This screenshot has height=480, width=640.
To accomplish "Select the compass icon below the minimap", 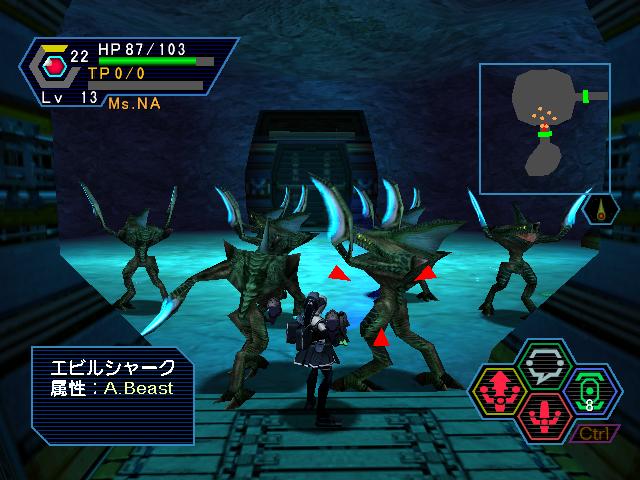I will [x=601, y=212].
